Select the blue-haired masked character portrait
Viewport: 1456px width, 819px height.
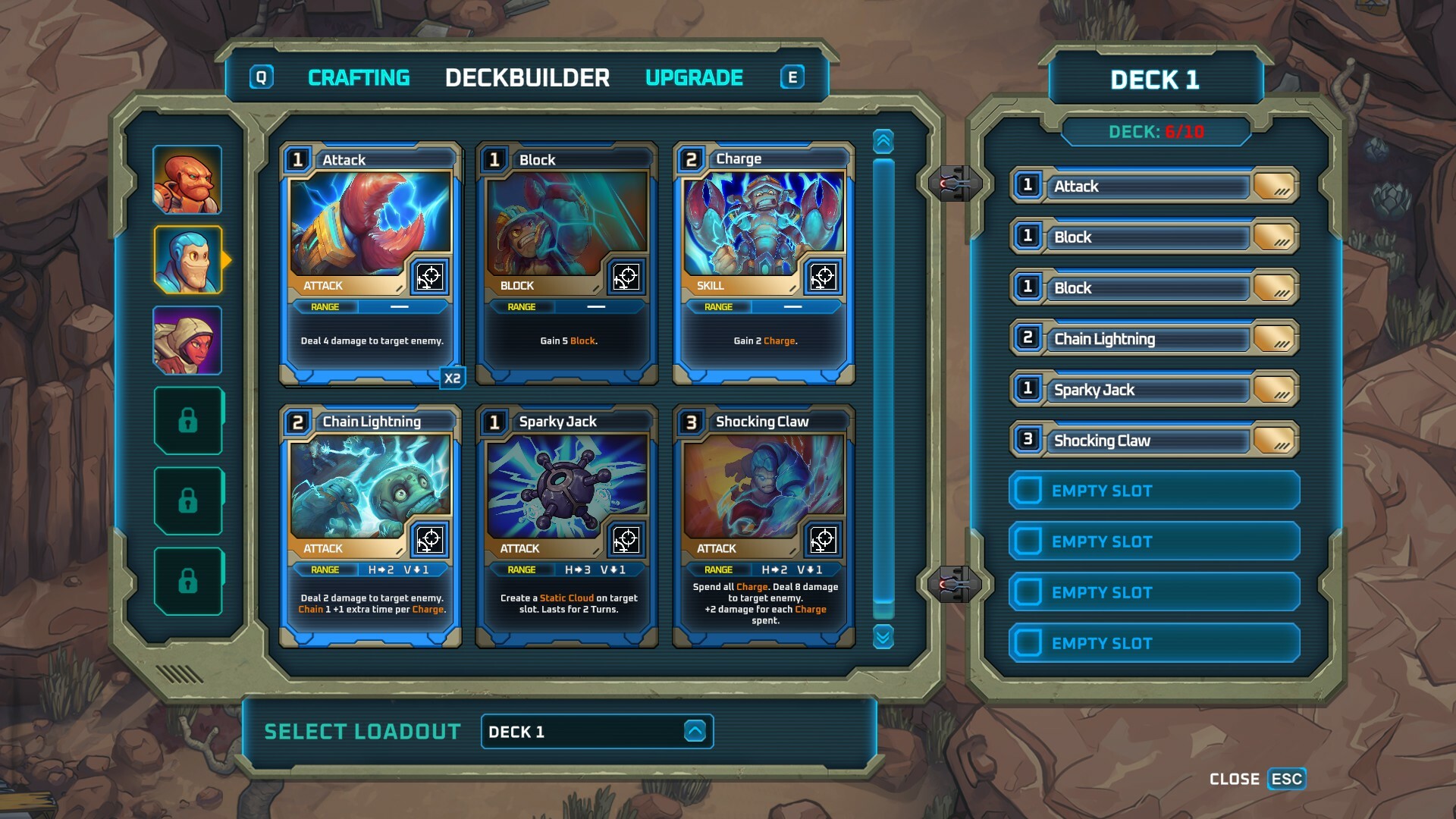click(187, 260)
